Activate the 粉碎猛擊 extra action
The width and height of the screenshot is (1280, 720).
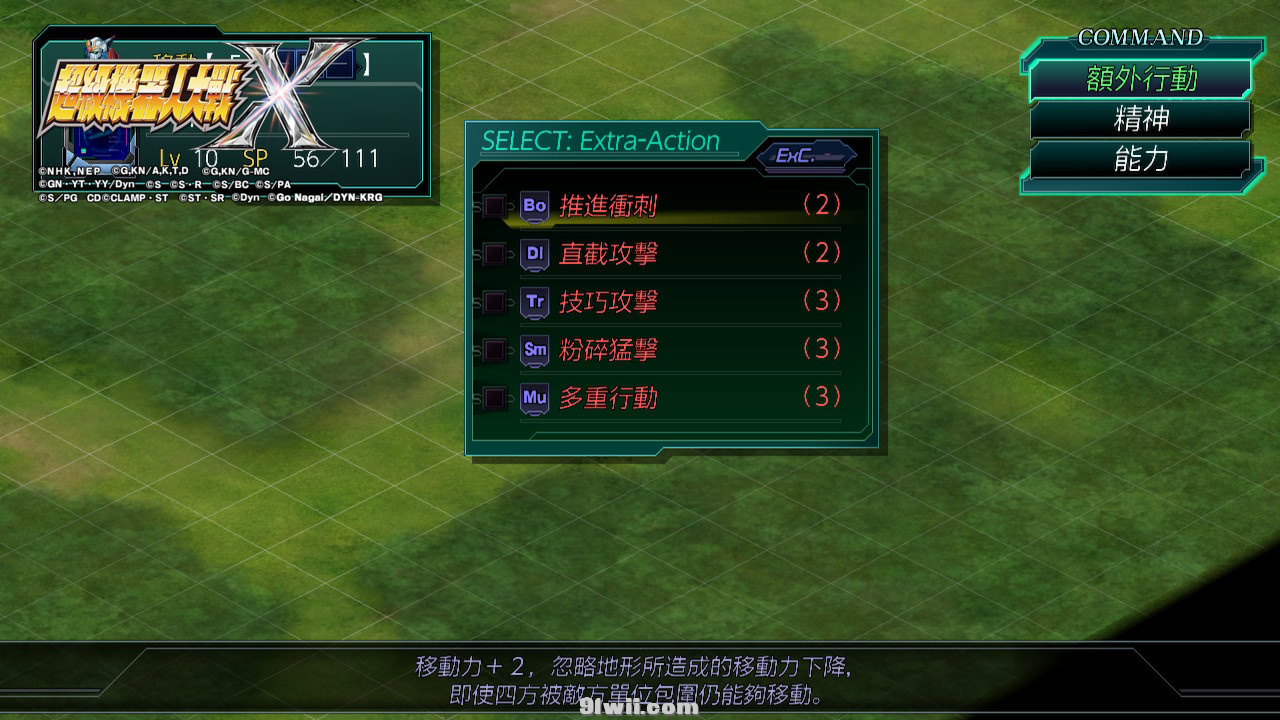(608, 350)
